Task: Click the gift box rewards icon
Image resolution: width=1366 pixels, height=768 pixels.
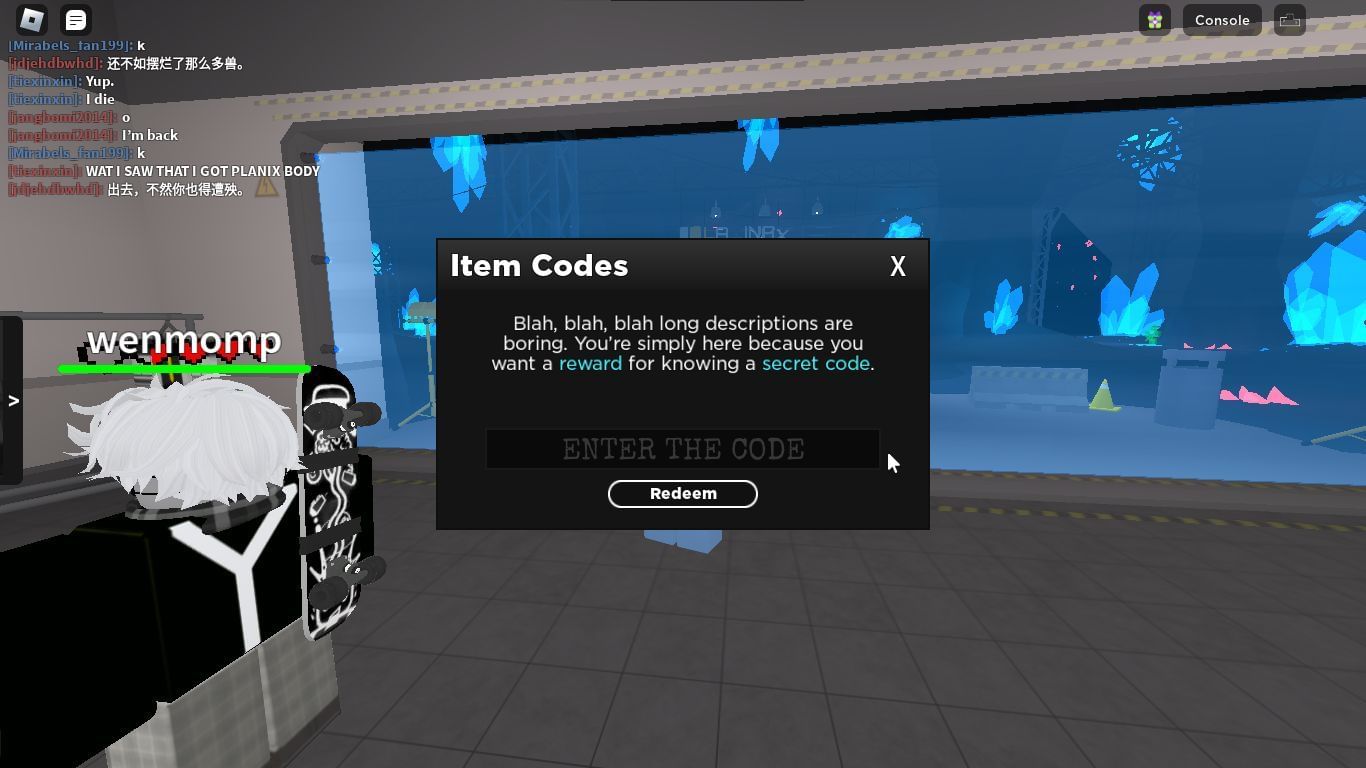Action: point(1154,20)
